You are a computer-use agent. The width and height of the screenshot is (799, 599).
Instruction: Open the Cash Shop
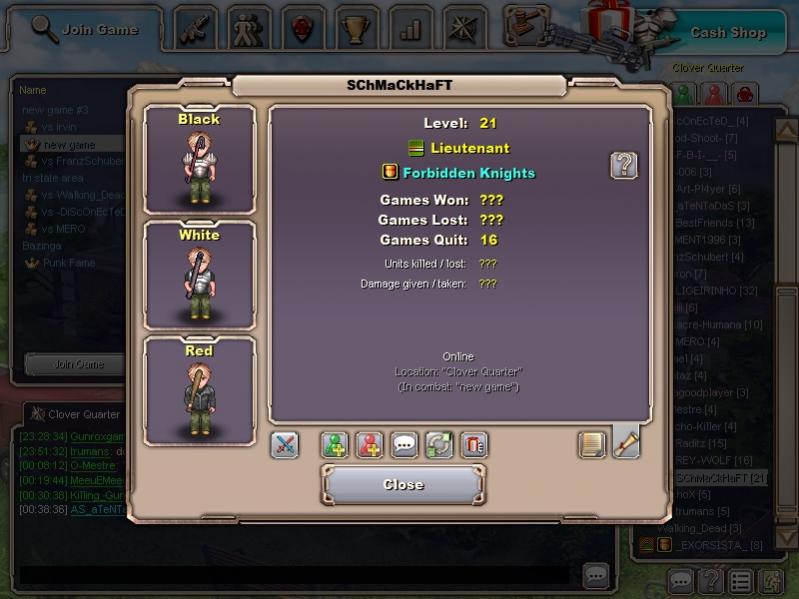(x=727, y=32)
